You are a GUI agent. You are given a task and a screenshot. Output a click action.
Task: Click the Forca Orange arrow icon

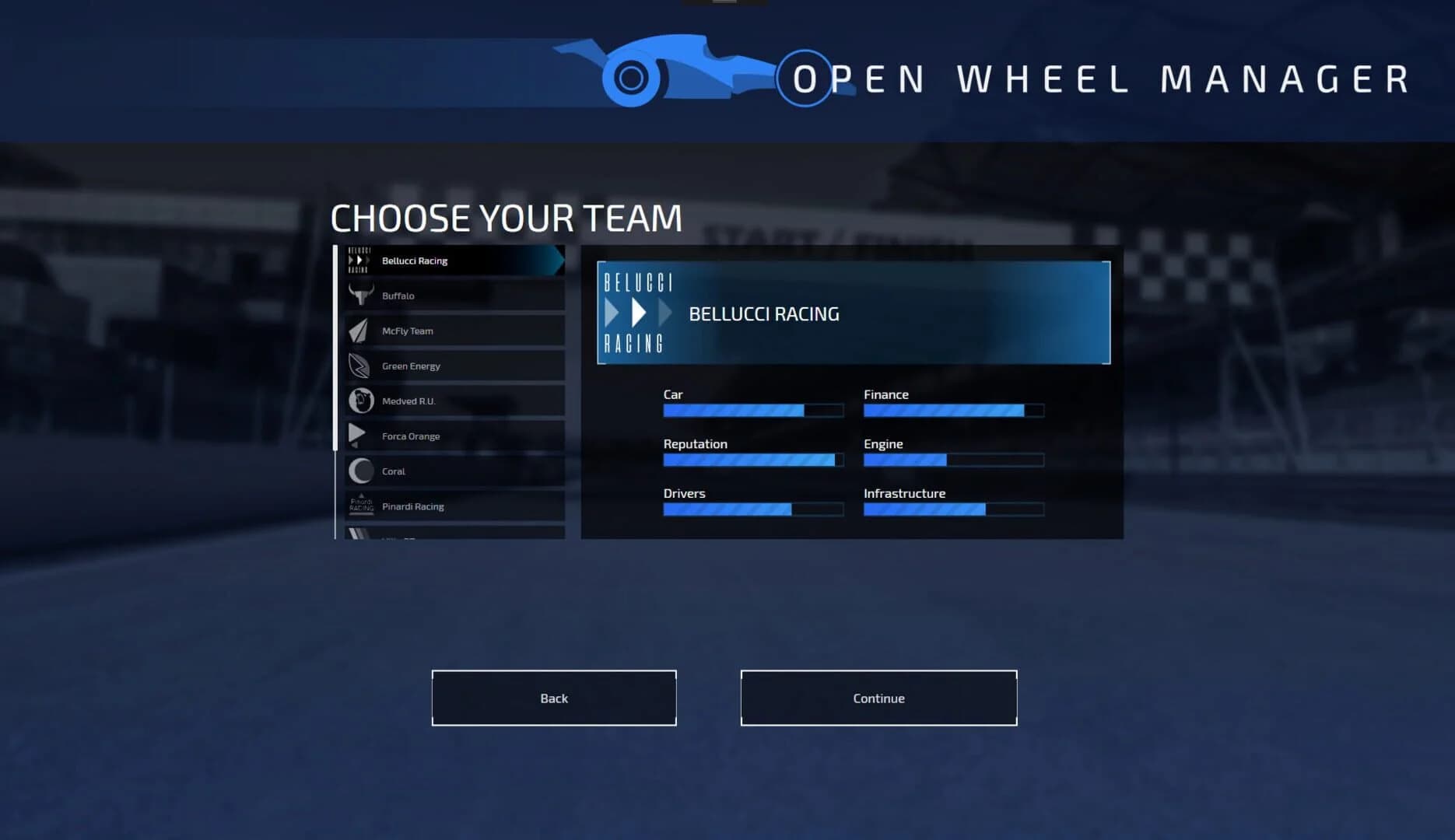358,436
